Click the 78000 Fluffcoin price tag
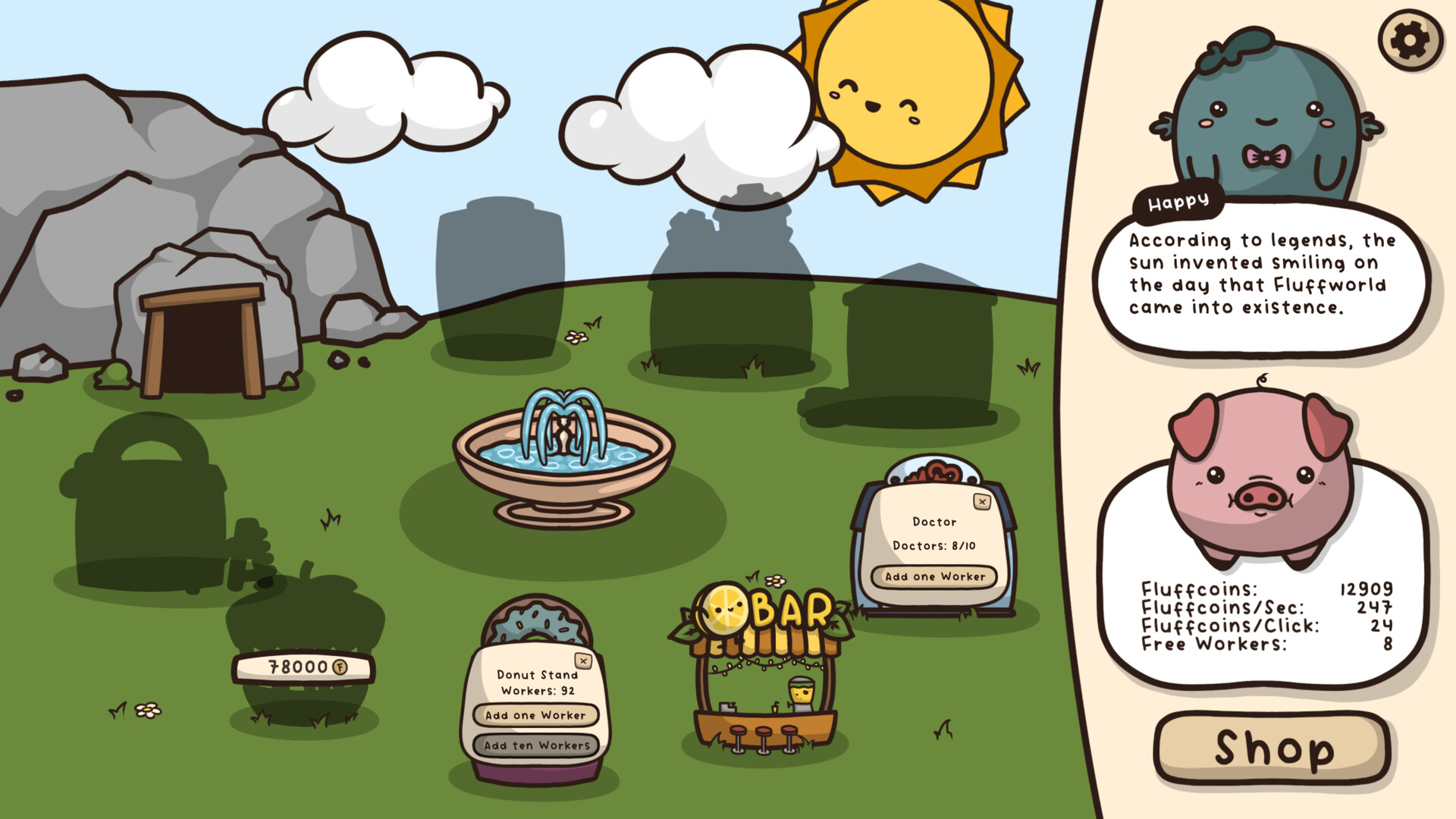The height and width of the screenshot is (819, 1456). click(x=303, y=669)
